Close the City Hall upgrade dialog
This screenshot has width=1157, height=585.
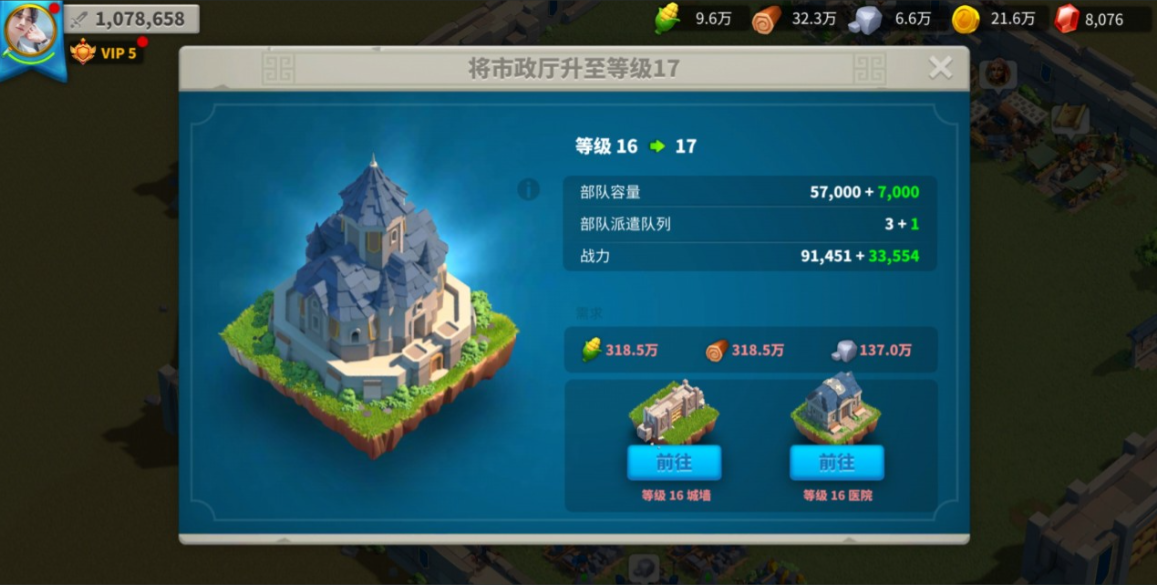pos(940,67)
